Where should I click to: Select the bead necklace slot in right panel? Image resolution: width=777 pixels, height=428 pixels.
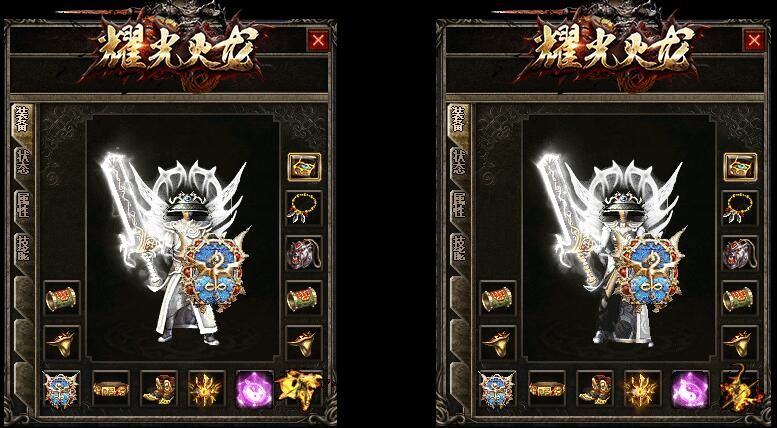[738, 208]
